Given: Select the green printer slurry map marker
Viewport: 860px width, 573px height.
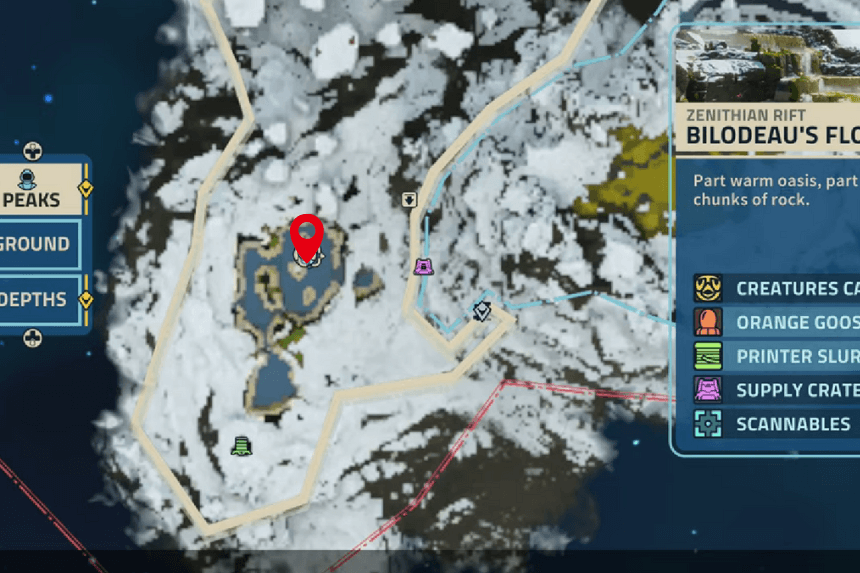Looking at the screenshot, I should click(240, 444).
